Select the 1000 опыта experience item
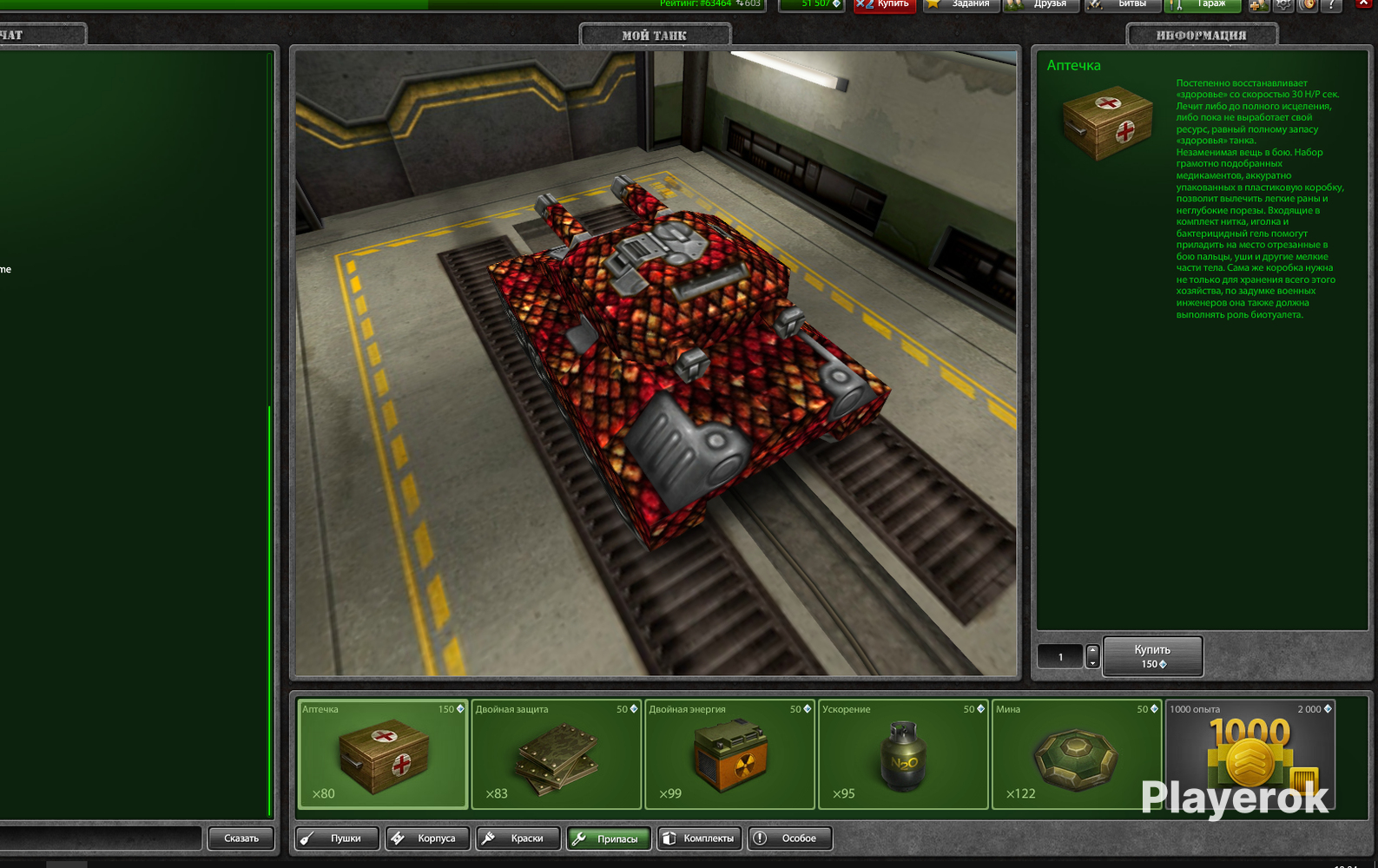The width and height of the screenshot is (1378, 868). [x=1249, y=753]
